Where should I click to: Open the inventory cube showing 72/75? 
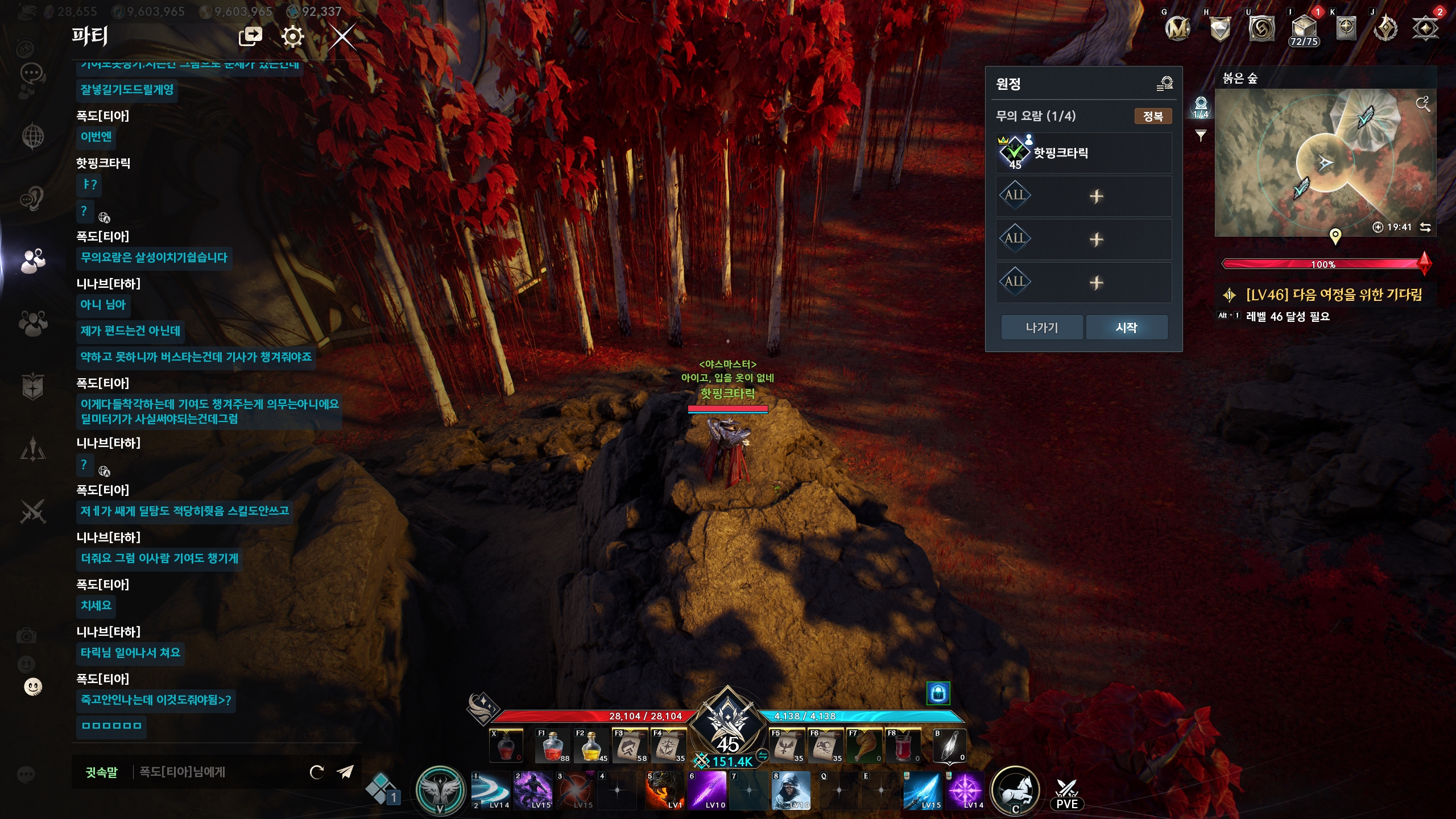click(1304, 29)
